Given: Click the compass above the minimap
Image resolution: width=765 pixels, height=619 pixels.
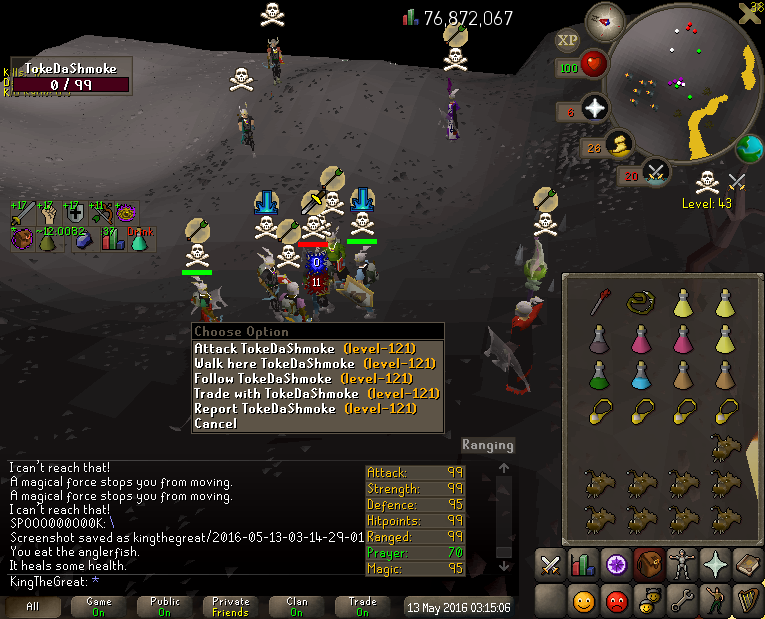Looking at the screenshot, I should point(605,19).
